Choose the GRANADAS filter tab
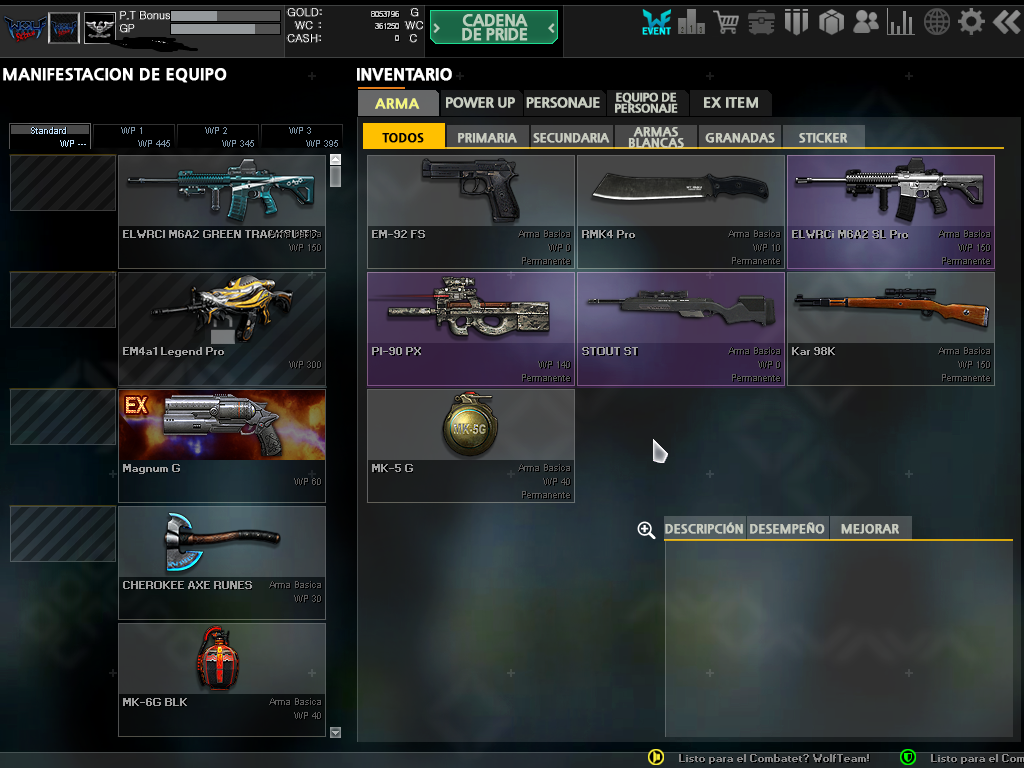 click(740, 138)
